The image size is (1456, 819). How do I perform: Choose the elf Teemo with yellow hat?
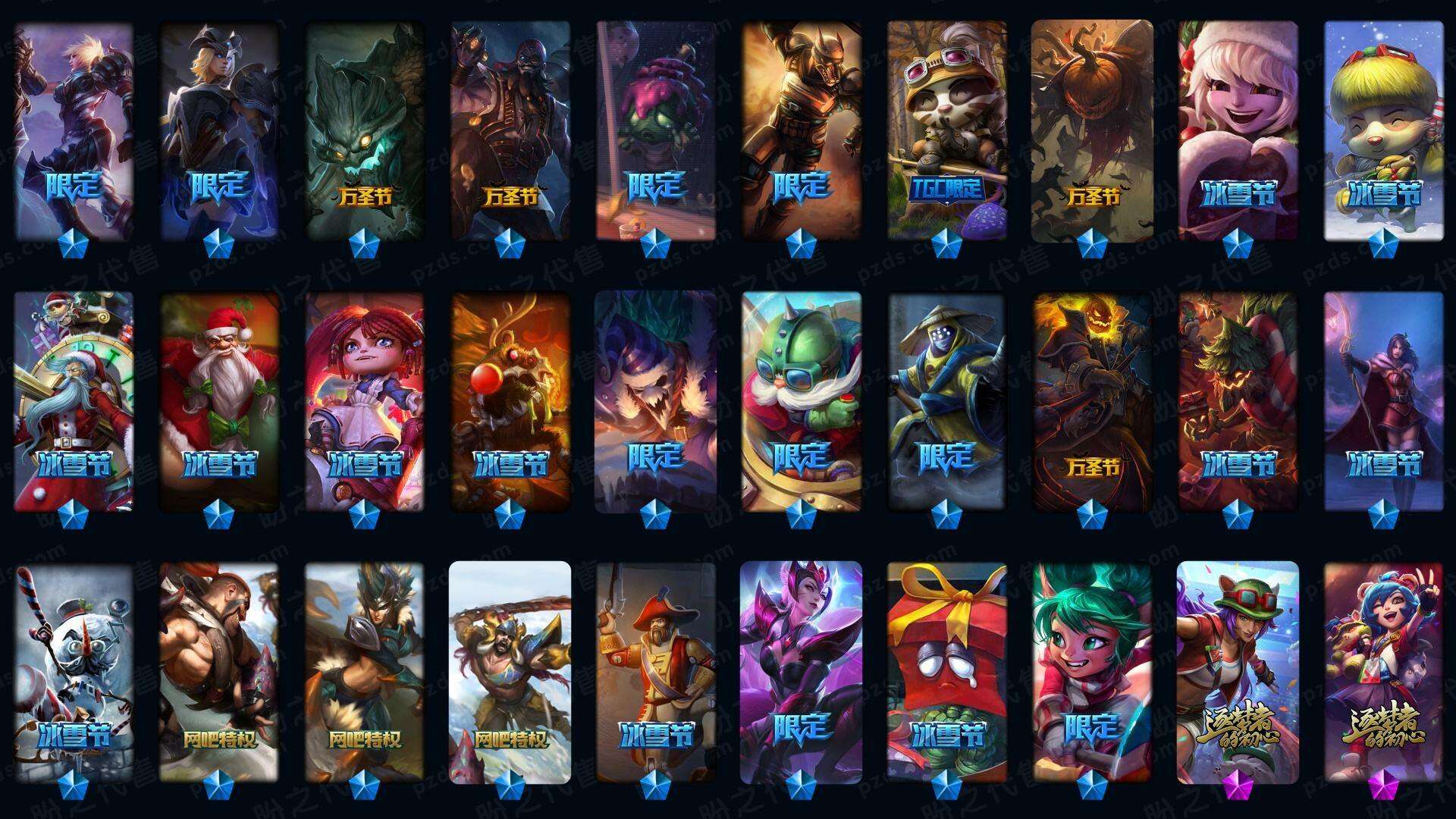1383,130
